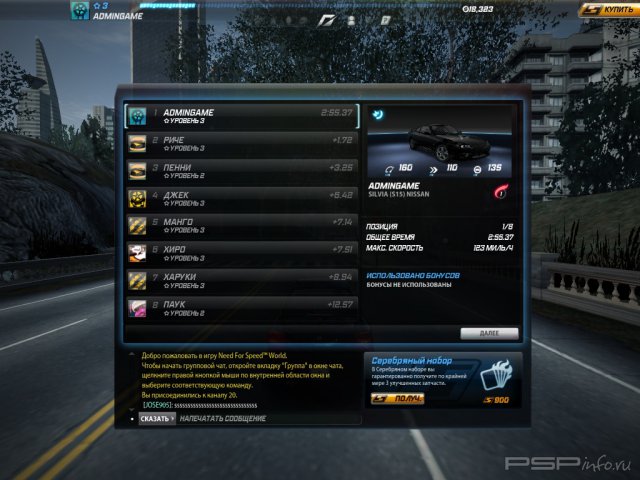640x480 pixels.
Task: Select ADMINGAME's first-place result row
Action: click(x=242, y=116)
